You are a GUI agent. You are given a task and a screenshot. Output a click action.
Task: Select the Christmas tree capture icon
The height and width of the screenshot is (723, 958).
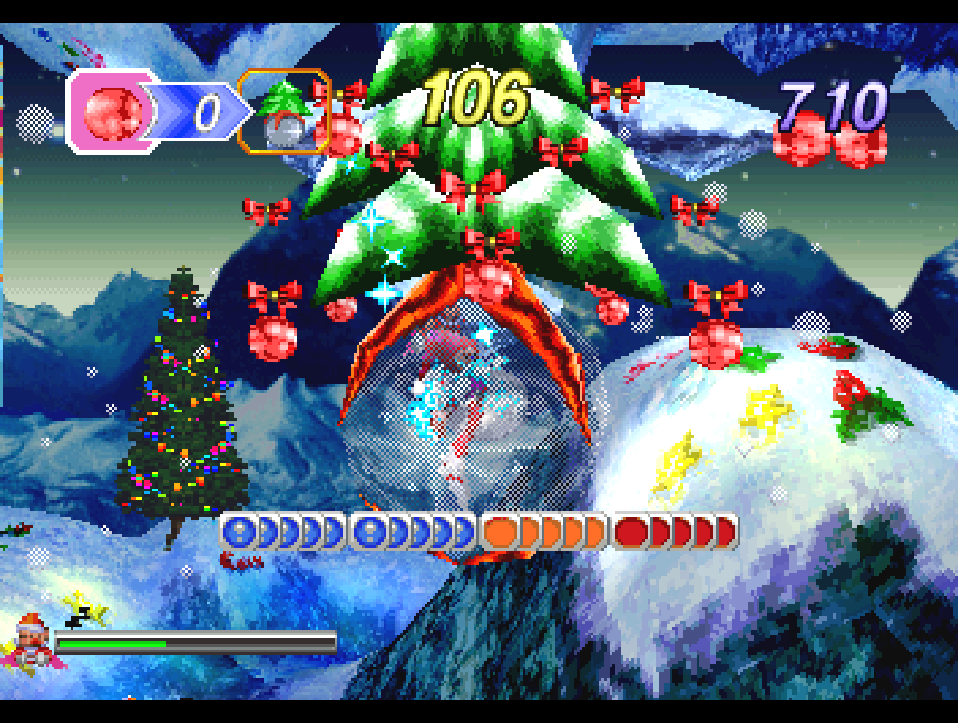(286, 111)
